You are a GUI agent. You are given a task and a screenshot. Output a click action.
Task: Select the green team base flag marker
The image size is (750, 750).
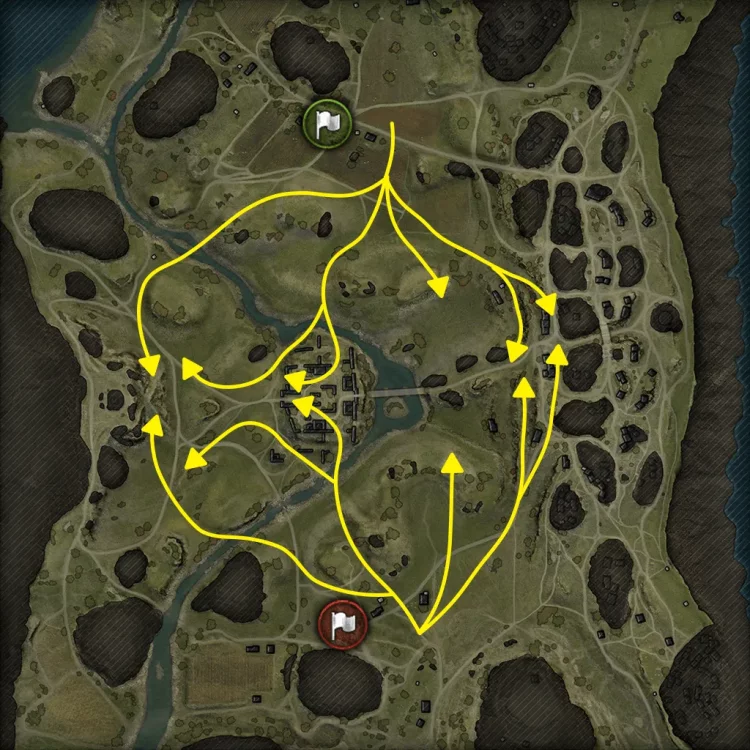tap(327, 123)
